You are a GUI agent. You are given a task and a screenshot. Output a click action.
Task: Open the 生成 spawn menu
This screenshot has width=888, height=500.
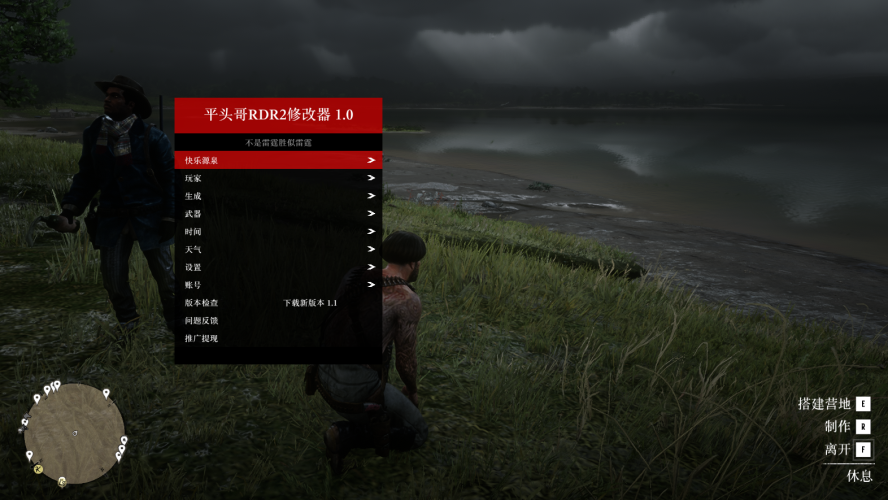[278, 196]
